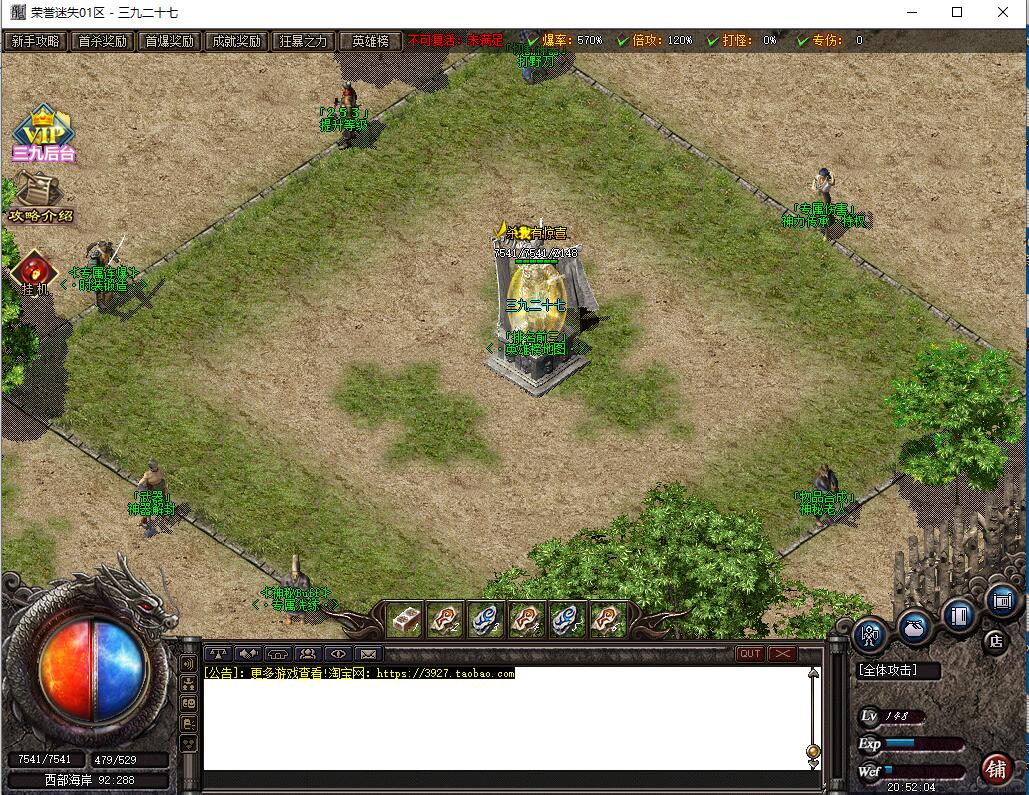Viewport: 1029px width, 795px height.
Task: Click the QUT button above chat
Action: click(750, 654)
